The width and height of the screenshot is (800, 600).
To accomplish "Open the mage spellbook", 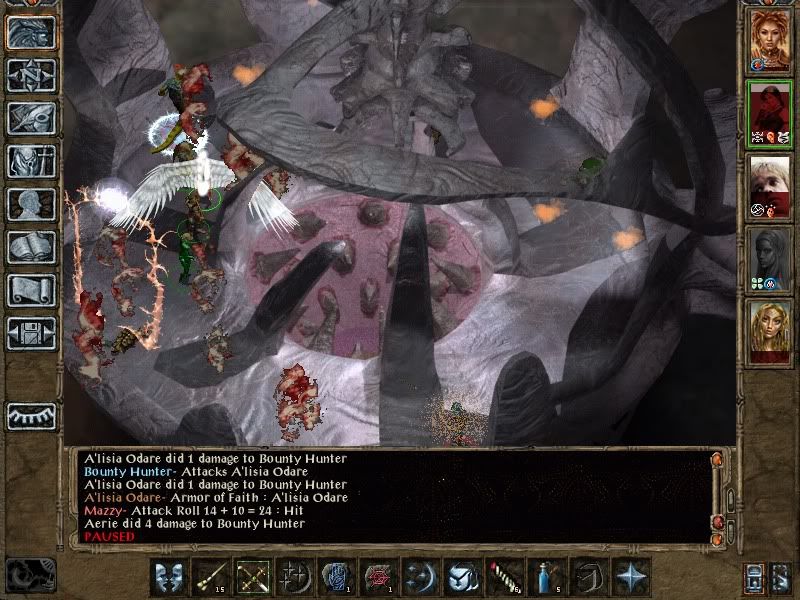I will (x=31, y=247).
